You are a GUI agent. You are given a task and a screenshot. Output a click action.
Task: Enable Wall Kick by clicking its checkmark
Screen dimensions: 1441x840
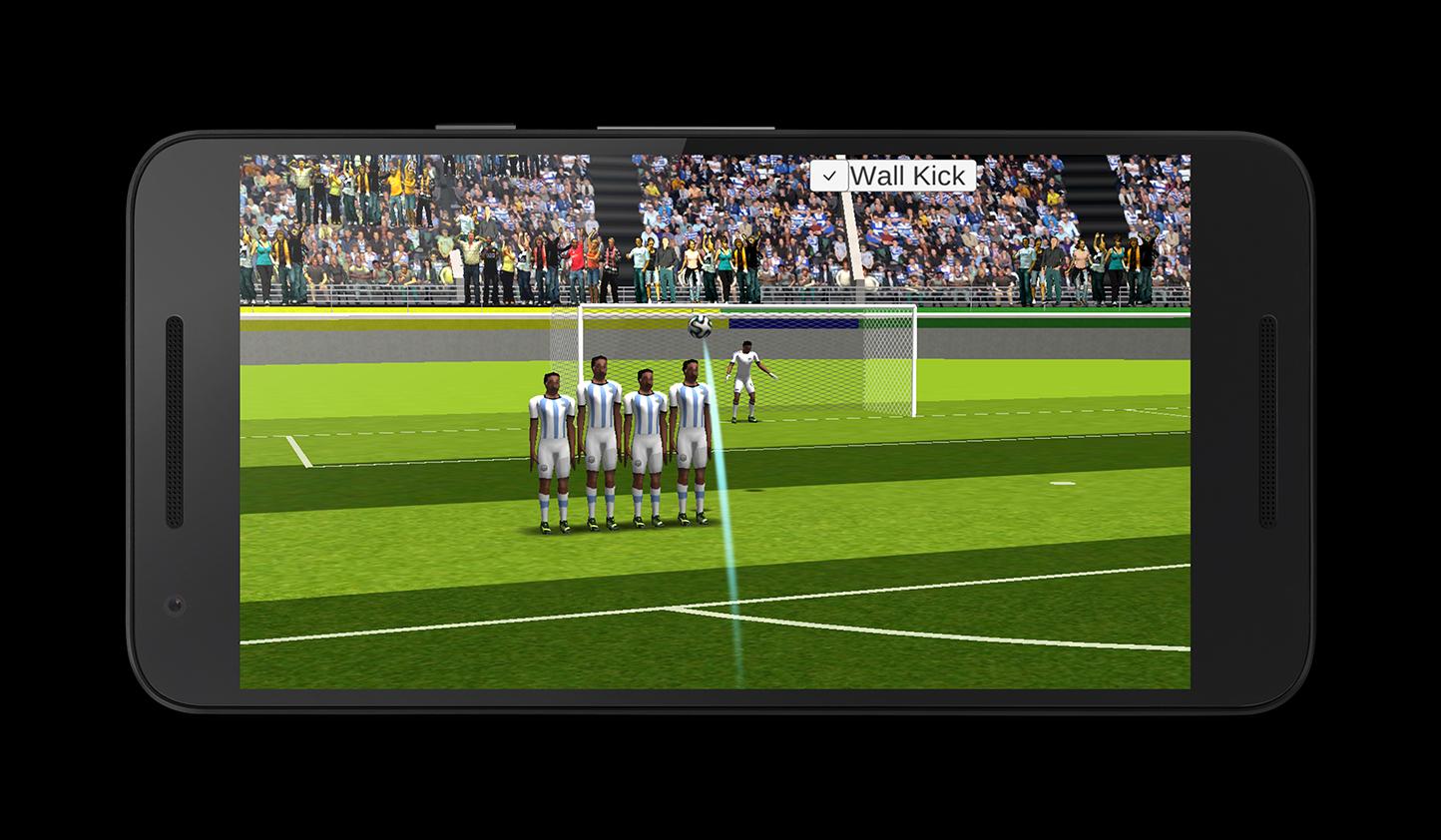[829, 175]
